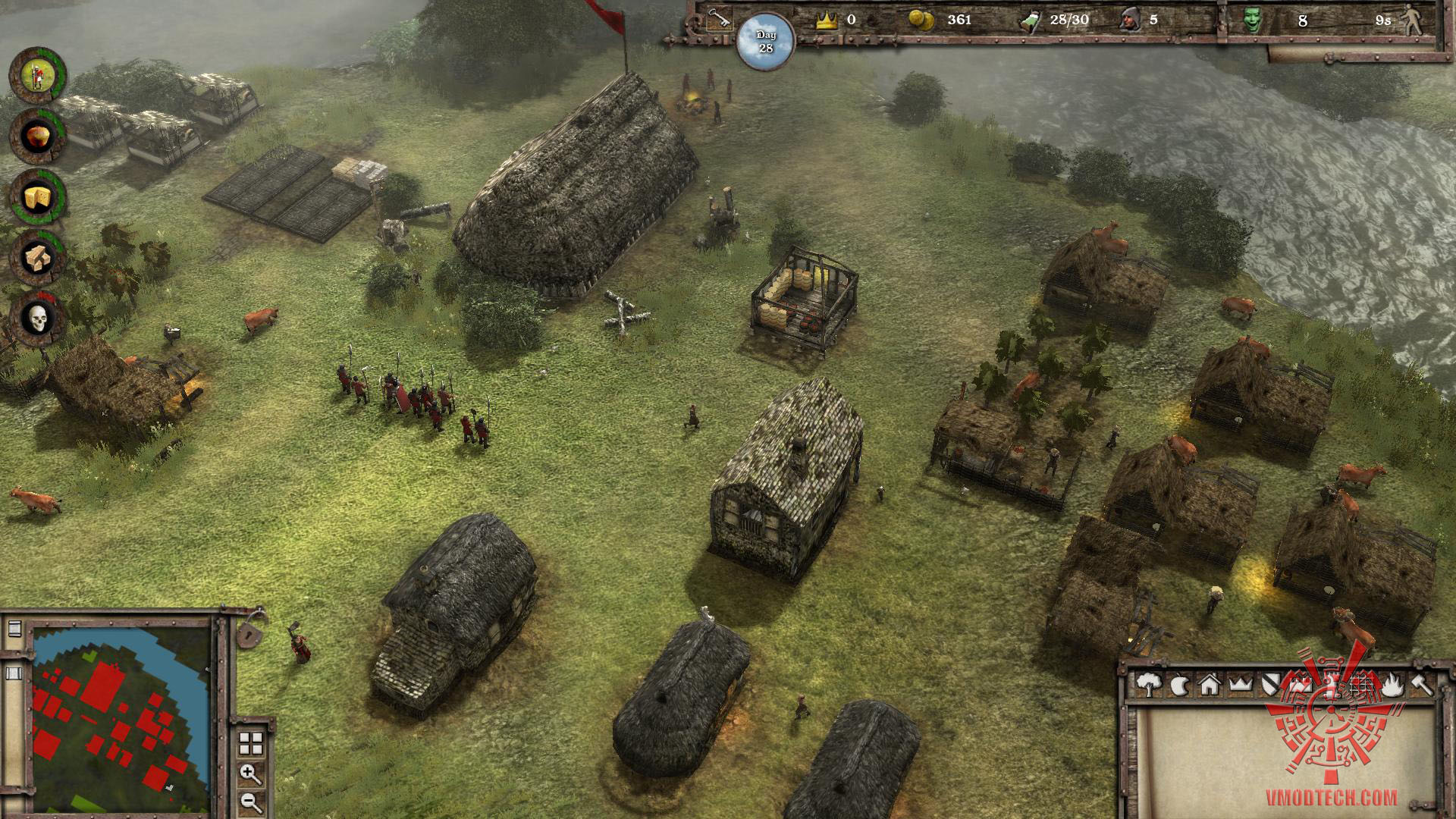Image resolution: width=1456 pixels, height=819 pixels.
Task: Click the Day 28 sky dial
Action: [x=765, y=42]
